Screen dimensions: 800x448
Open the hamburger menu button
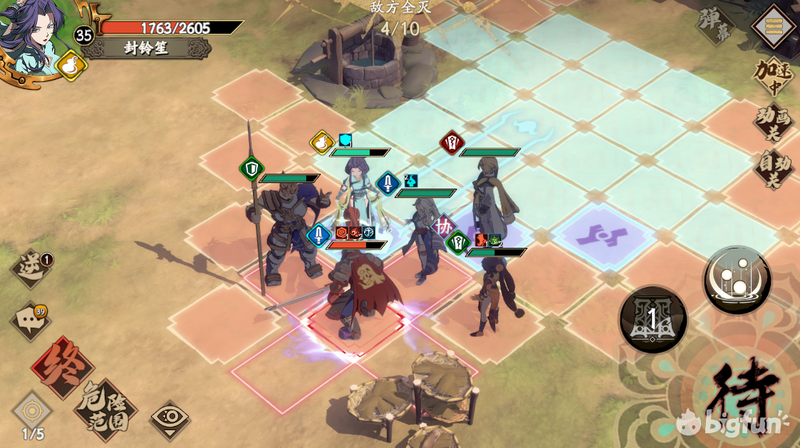click(x=771, y=24)
